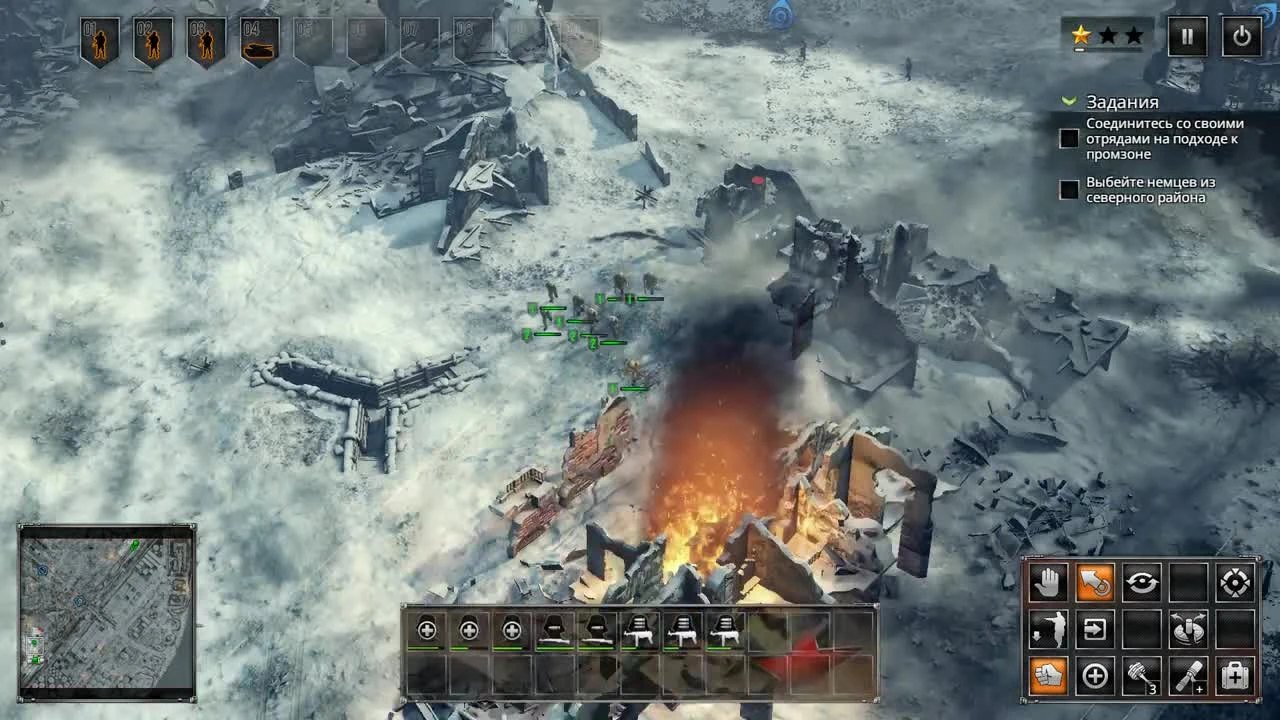Screen dimensions: 1280x720
Task: Select the vault over cover icon
Action: pyautogui.click(x=1047, y=629)
